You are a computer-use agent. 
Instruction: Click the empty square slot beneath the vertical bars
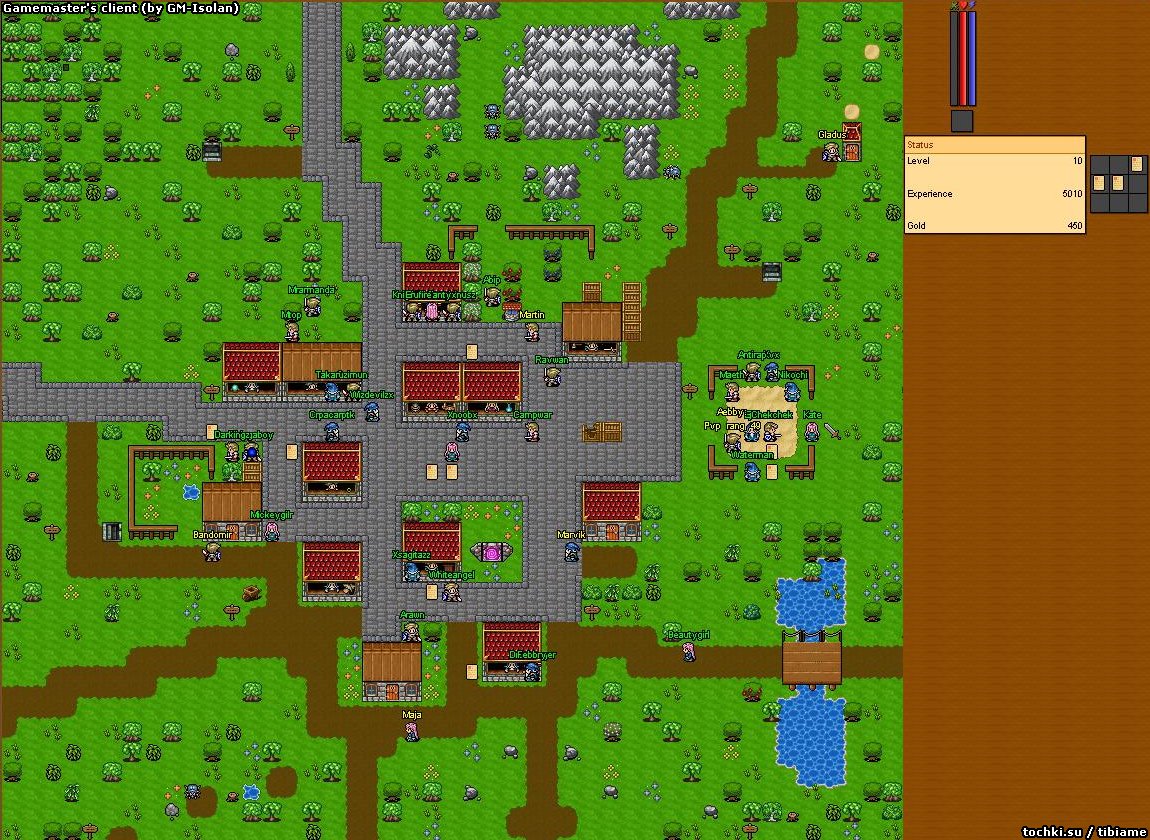tap(961, 121)
